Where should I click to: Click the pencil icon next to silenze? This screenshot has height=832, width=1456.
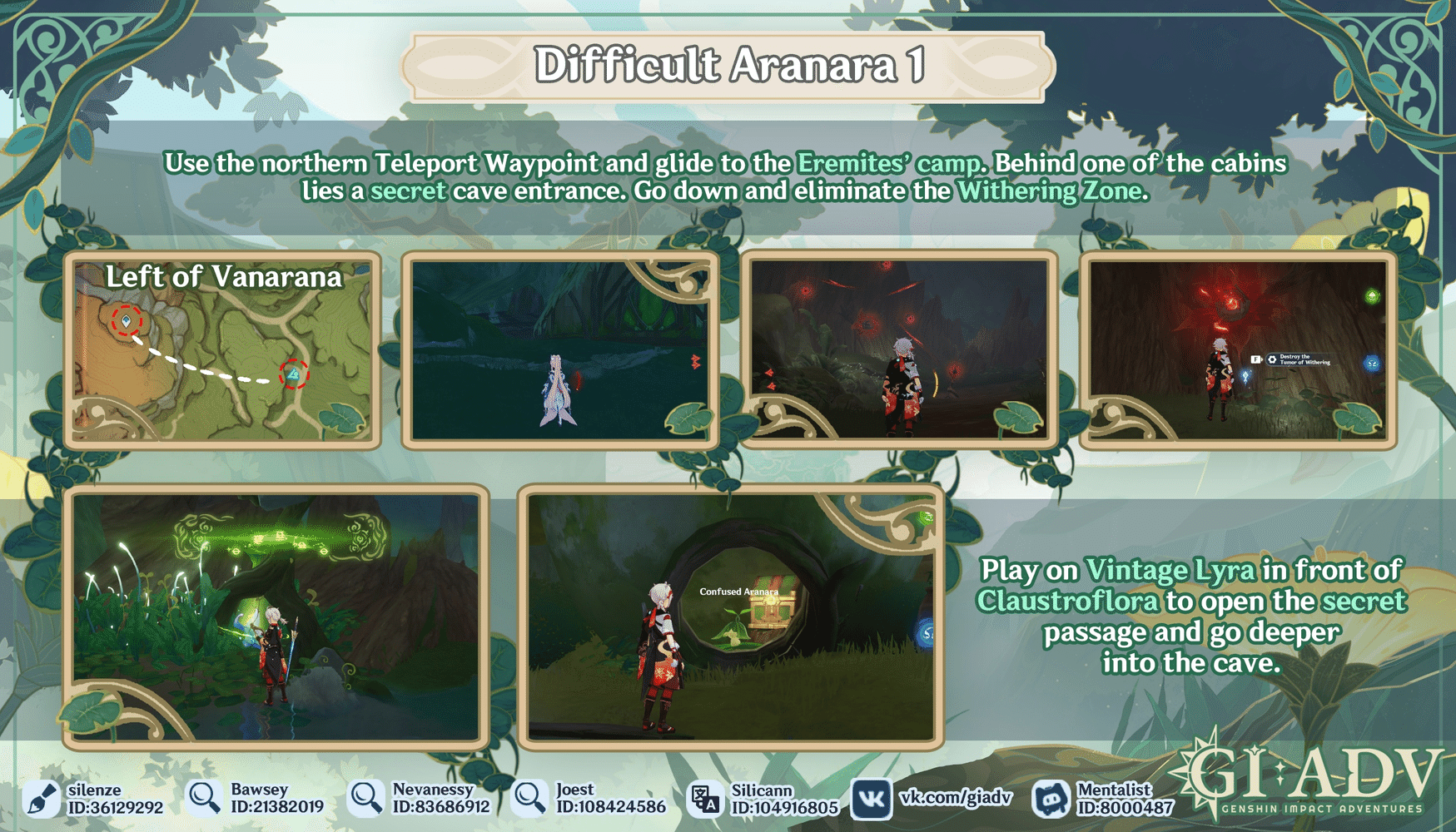40,800
